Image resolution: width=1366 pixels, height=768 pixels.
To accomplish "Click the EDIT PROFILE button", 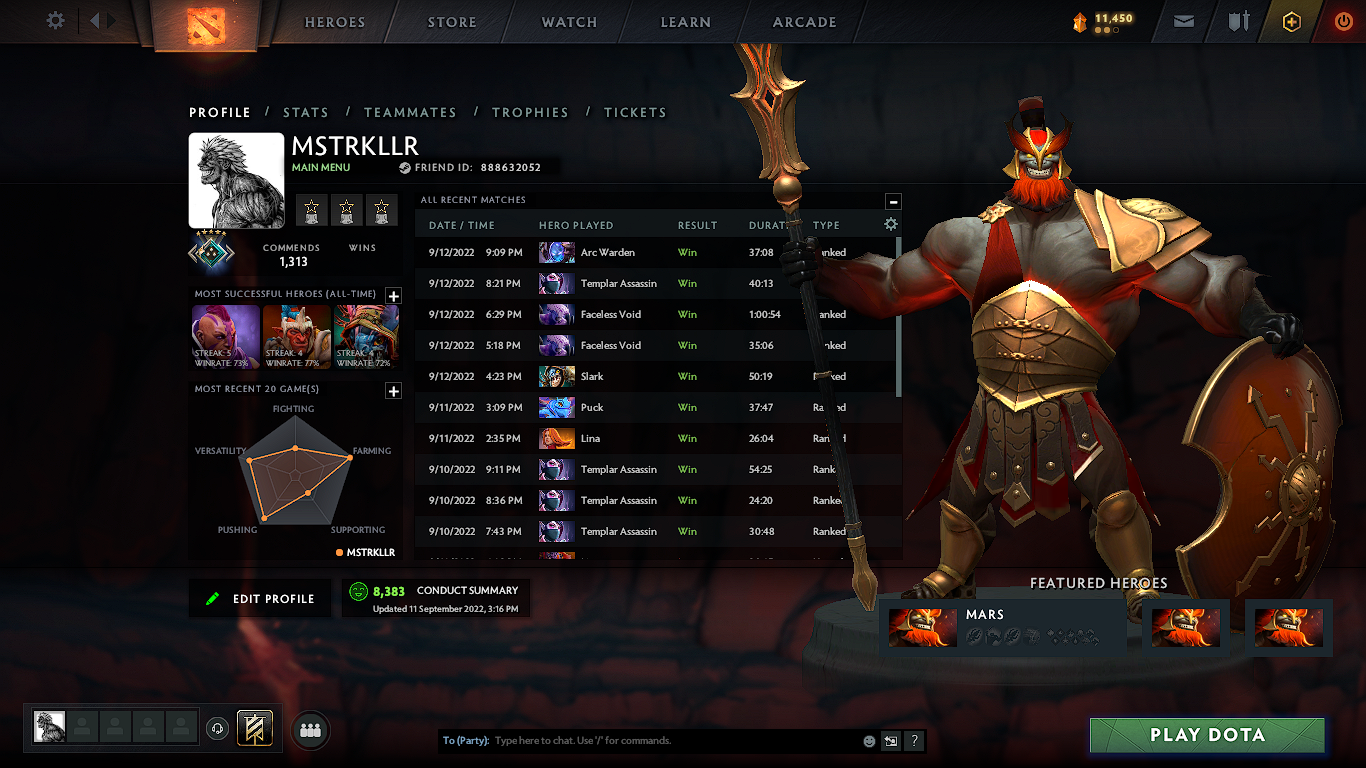I will coord(259,597).
